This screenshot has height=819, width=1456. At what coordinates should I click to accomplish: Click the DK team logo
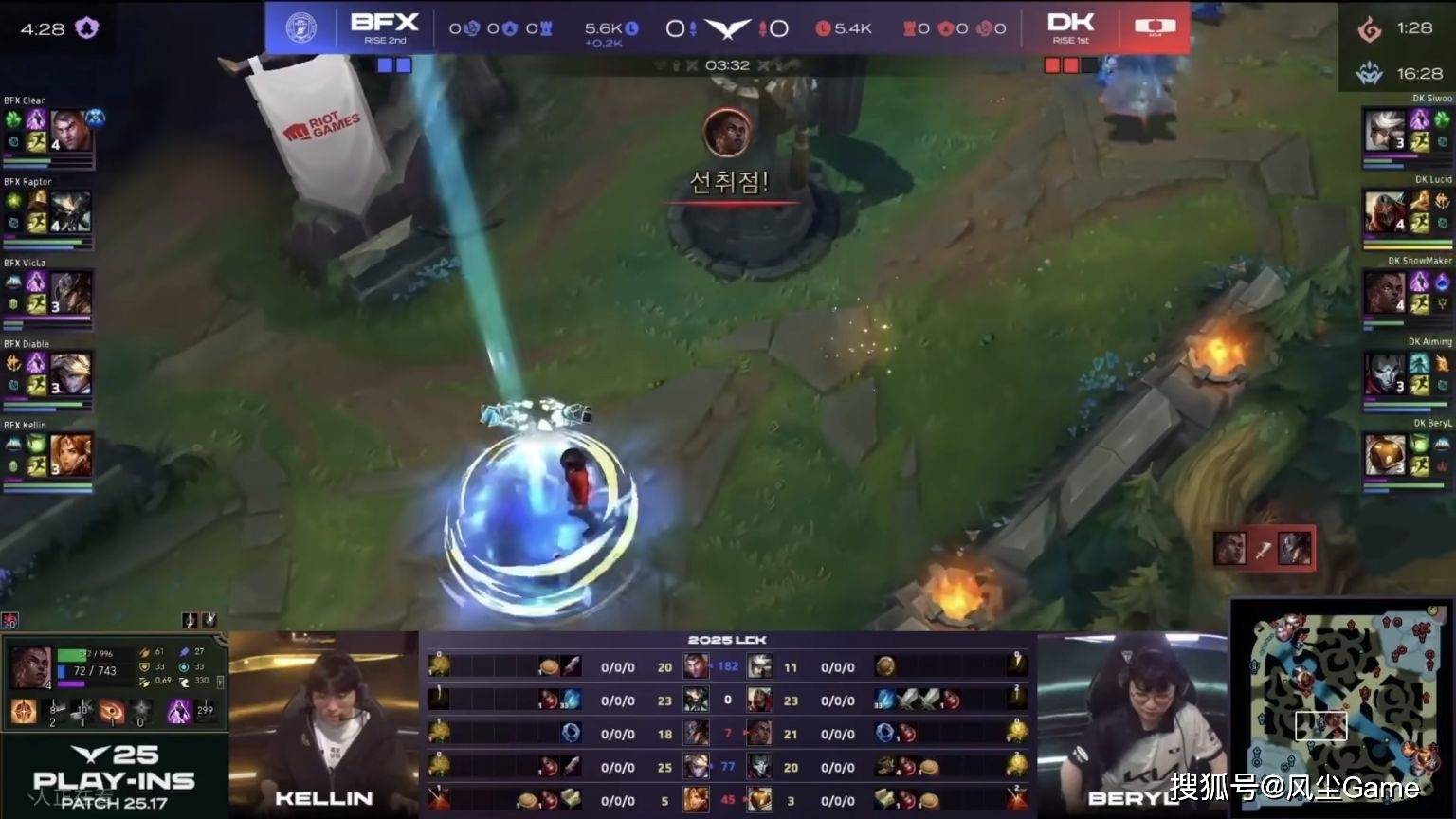tap(1154, 27)
